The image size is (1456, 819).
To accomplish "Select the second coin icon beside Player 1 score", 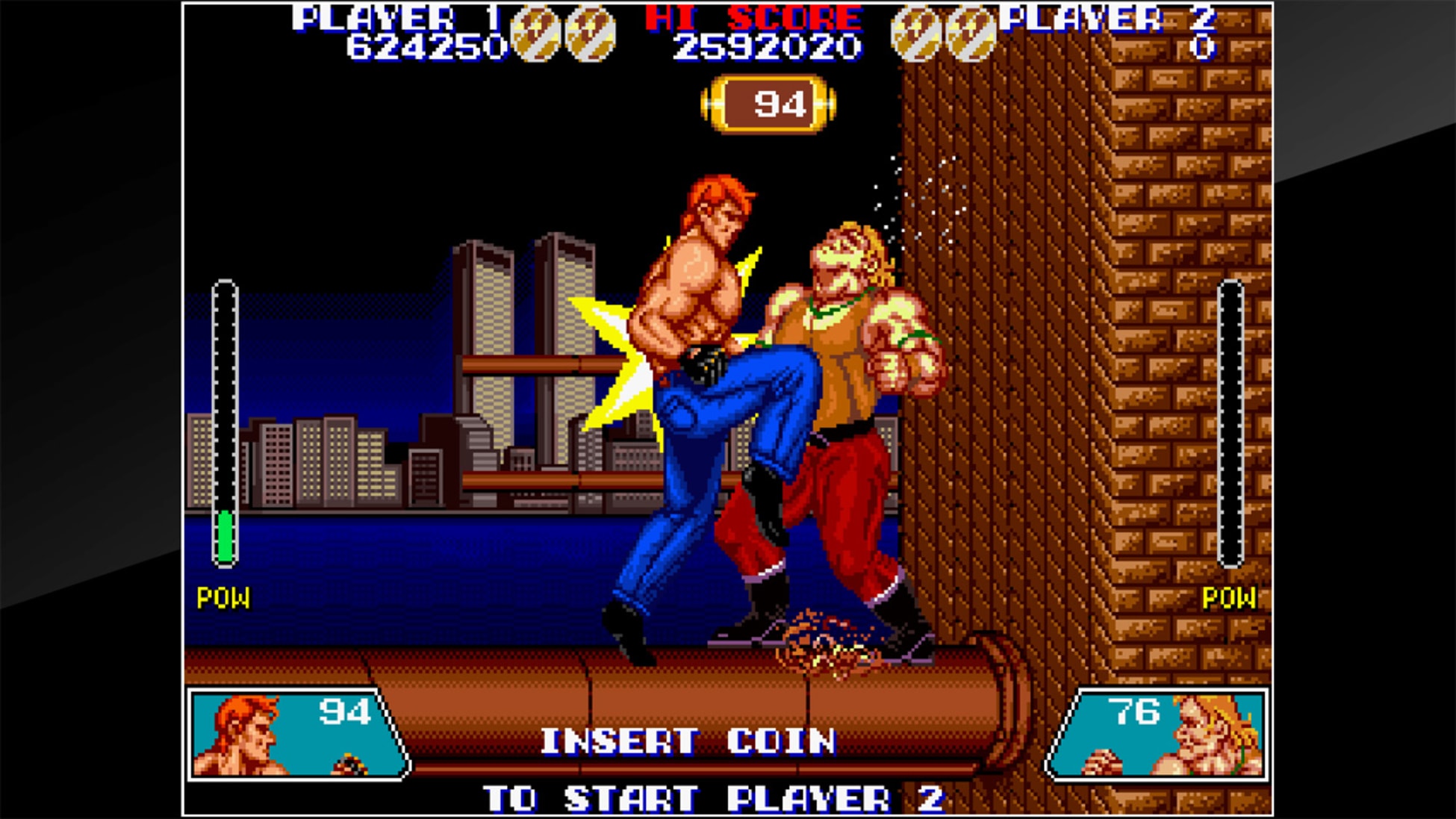I will point(589,31).
